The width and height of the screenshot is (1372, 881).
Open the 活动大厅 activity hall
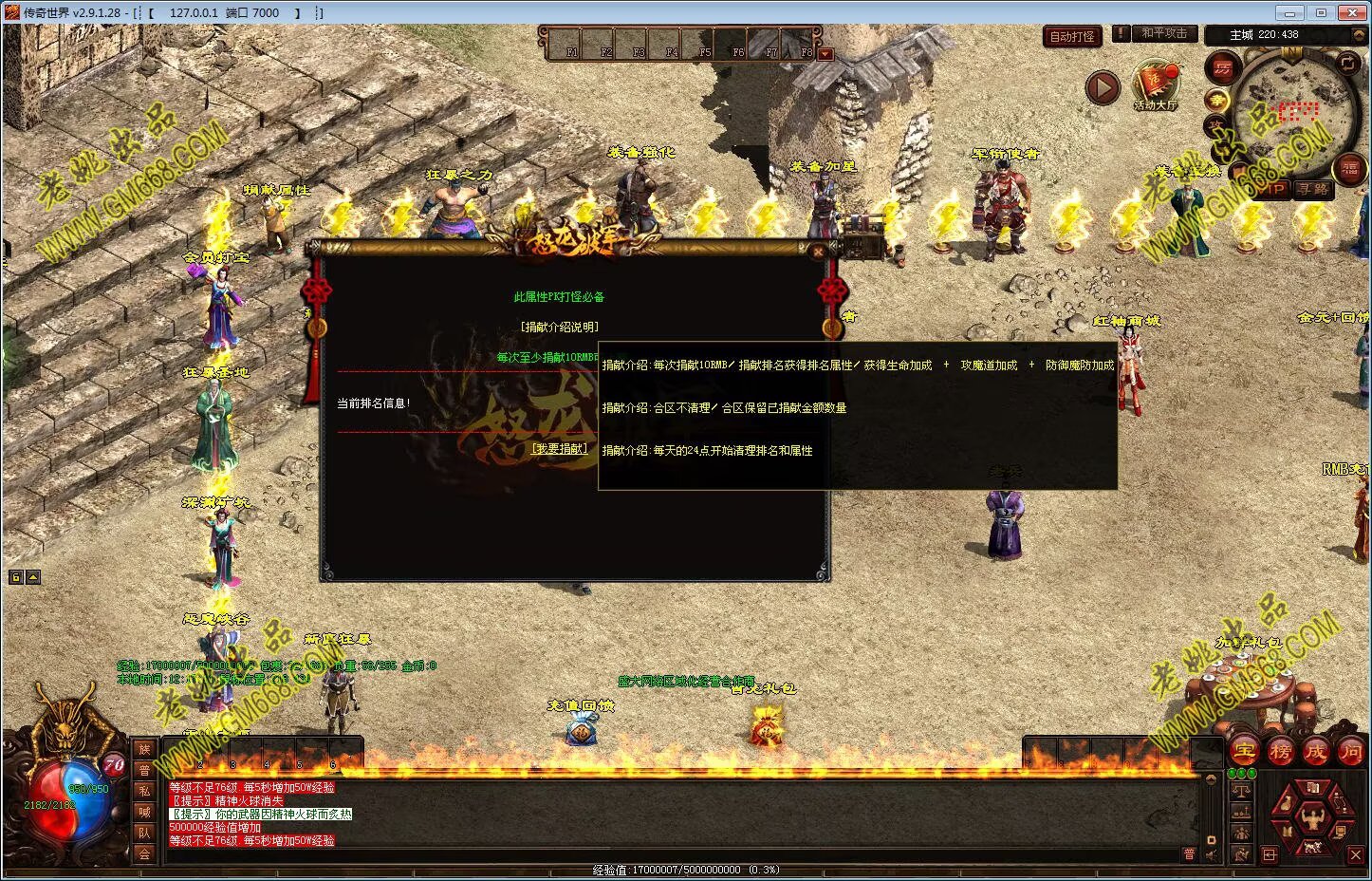[x=1155, y=85]
